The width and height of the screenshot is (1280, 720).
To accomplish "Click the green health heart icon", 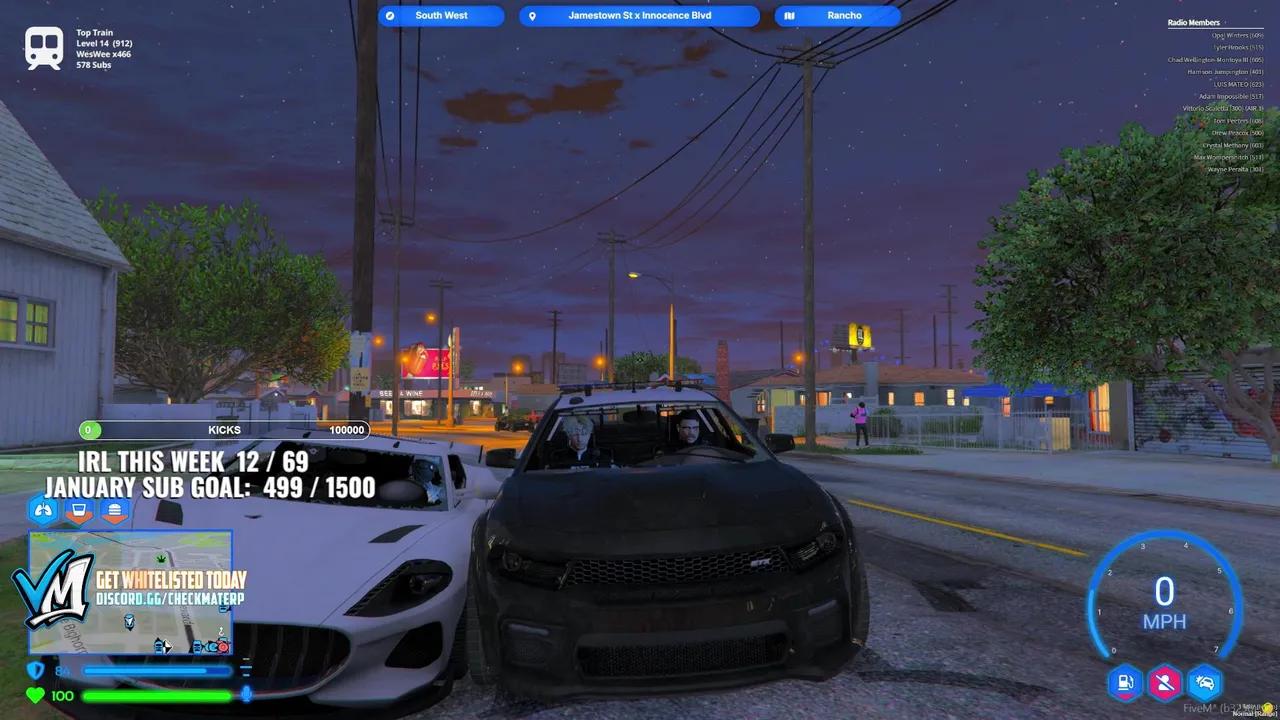I will coord(34,694).
